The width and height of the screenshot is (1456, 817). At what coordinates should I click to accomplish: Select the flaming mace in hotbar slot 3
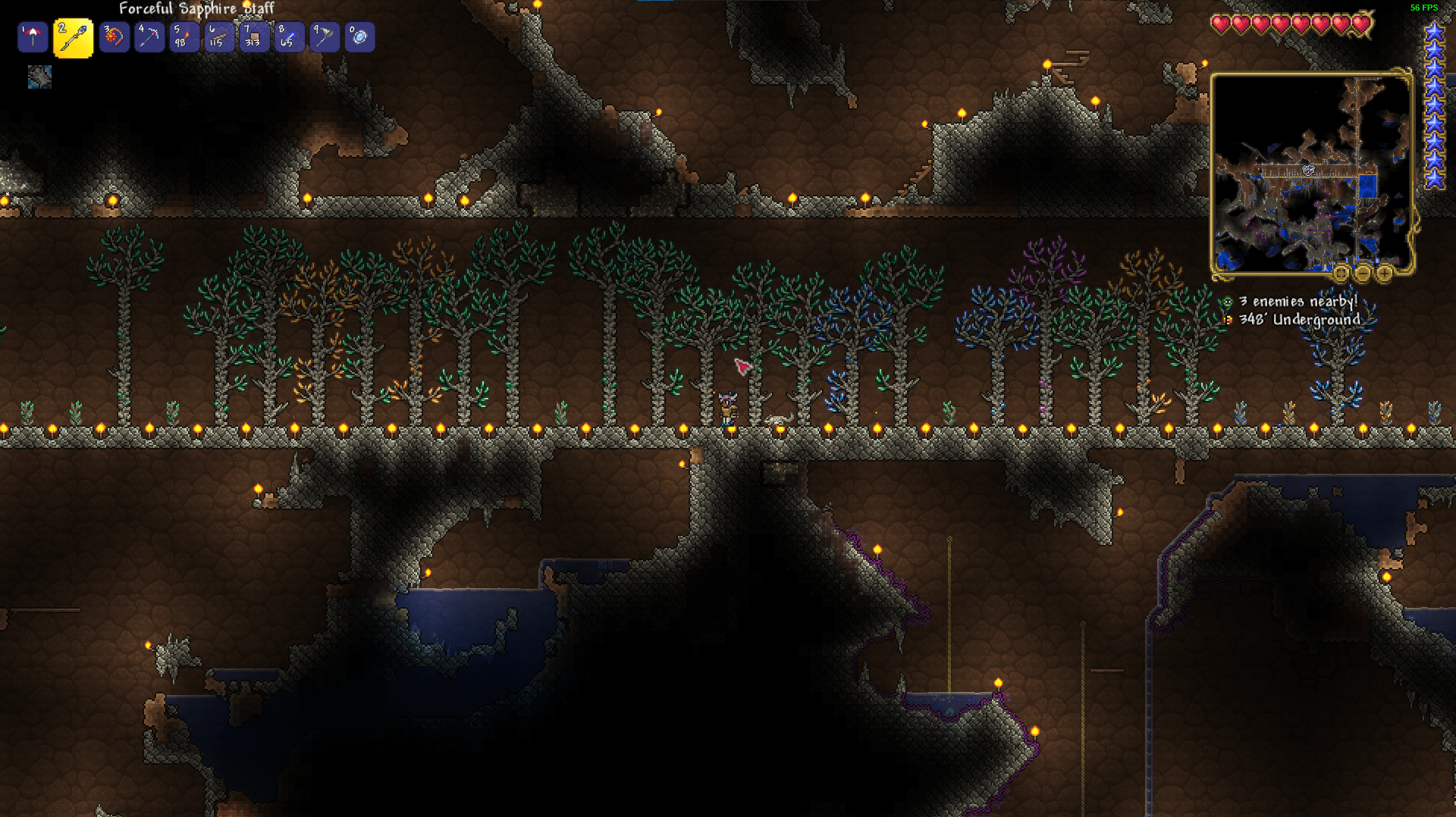[114, 36]
